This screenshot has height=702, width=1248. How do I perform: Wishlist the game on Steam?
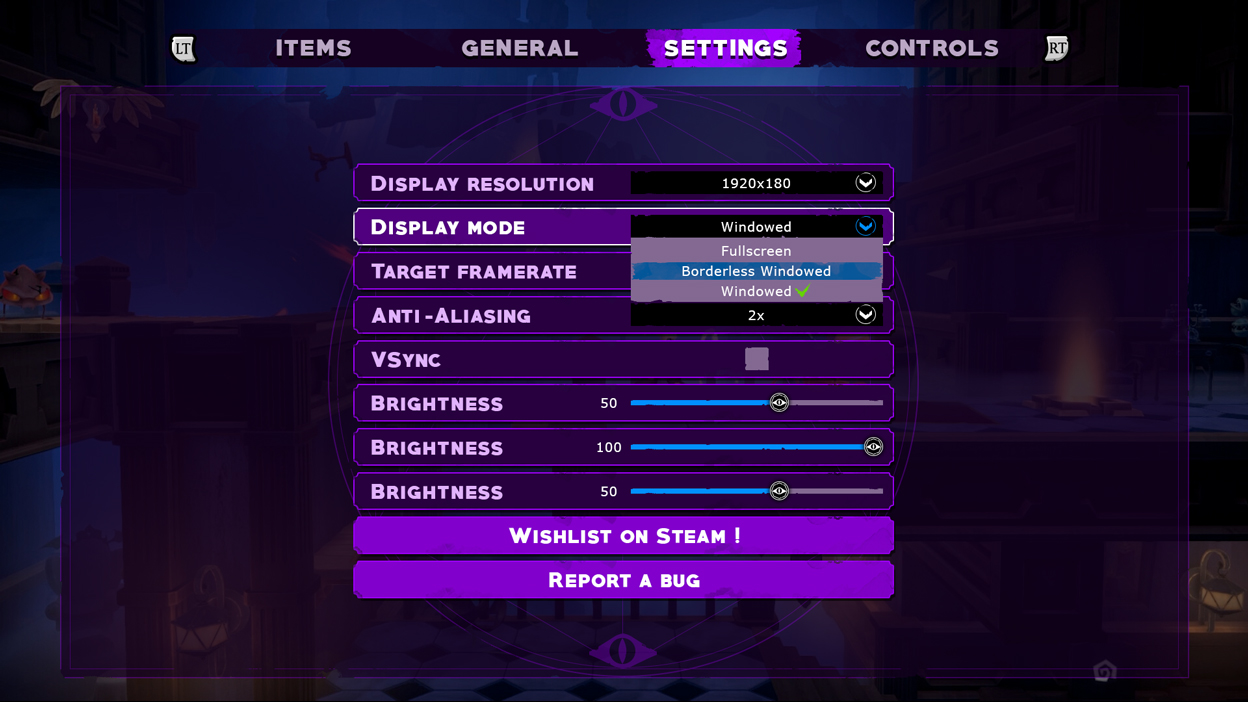coord(624,536)
